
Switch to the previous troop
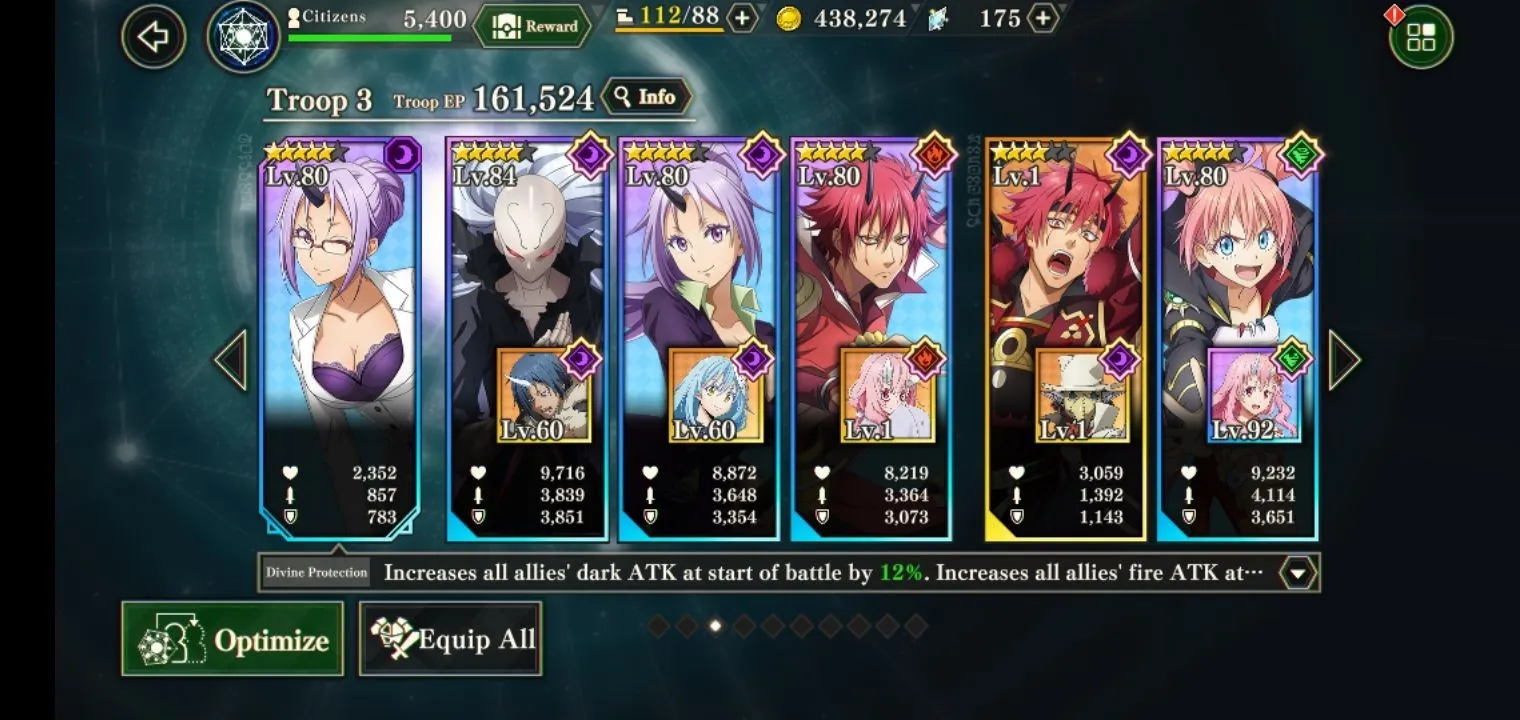pos(231,360)
